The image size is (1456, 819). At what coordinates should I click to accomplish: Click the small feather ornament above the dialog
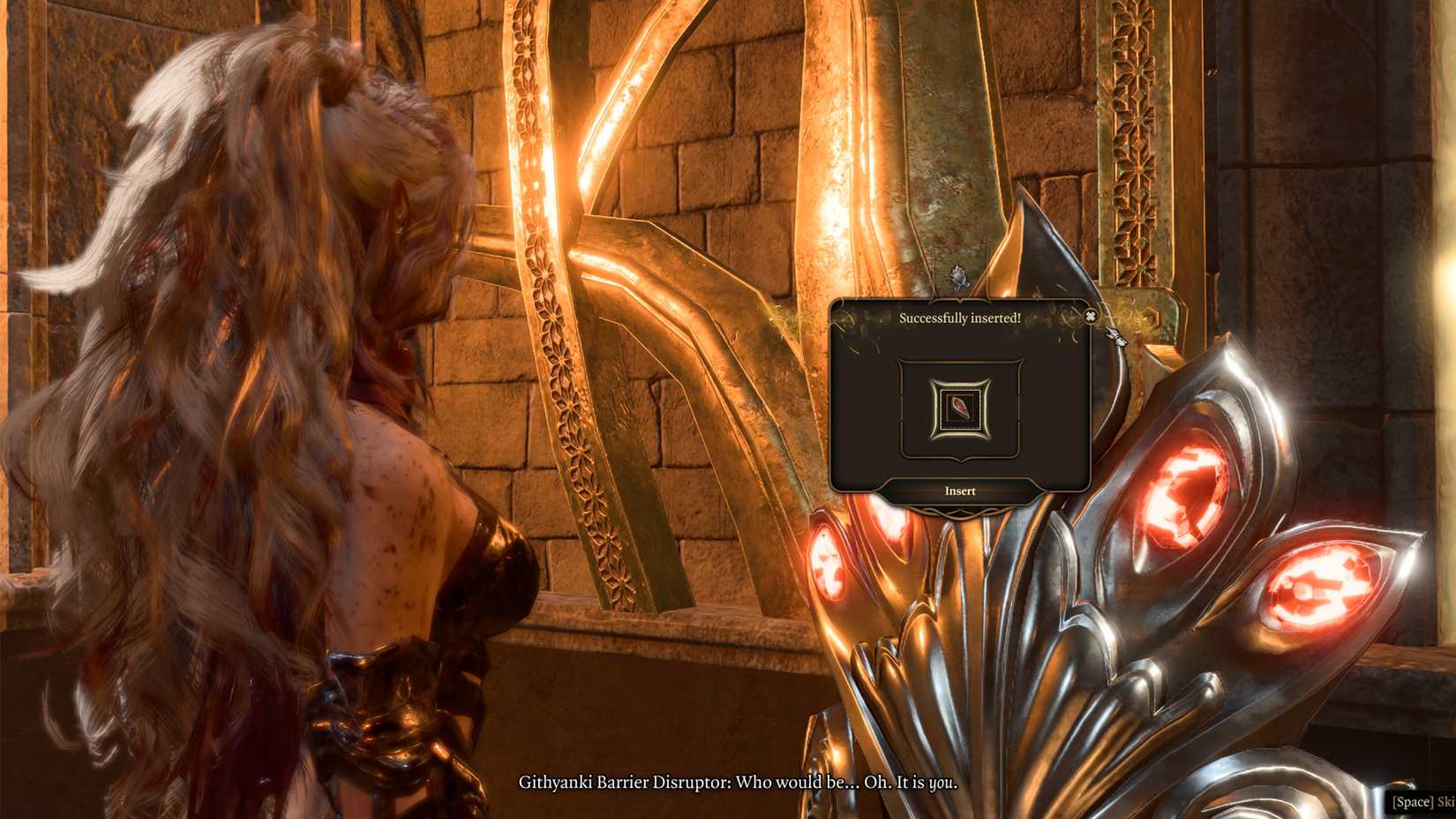pos(957,278)
